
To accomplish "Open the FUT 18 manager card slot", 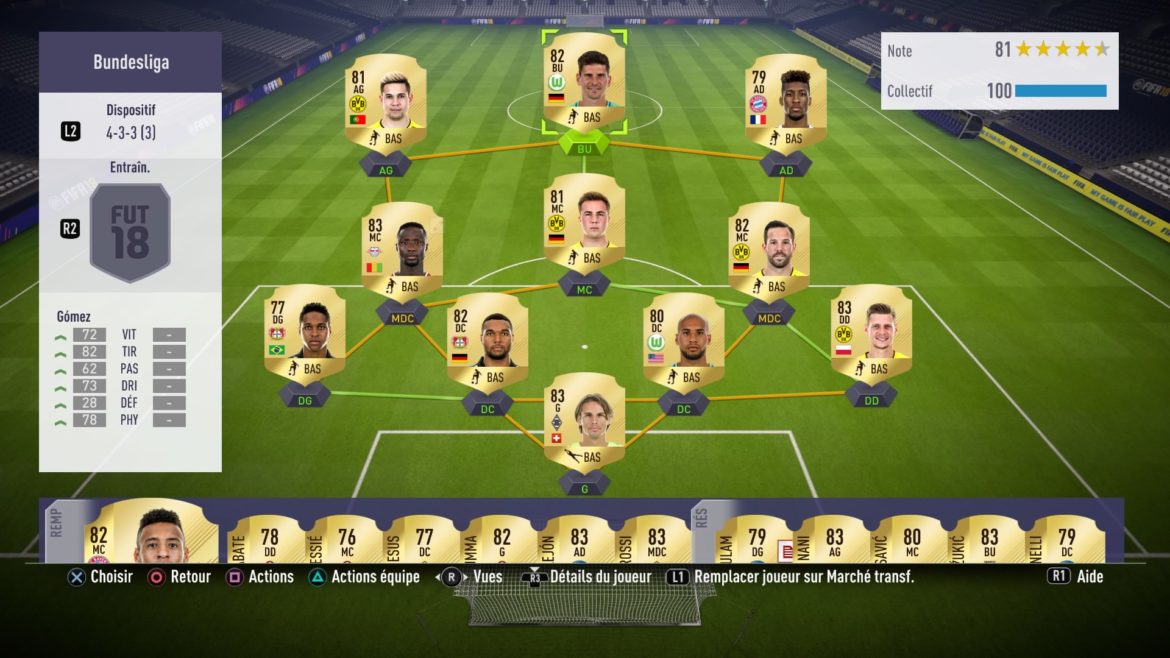I will click(x=130, y=233).
